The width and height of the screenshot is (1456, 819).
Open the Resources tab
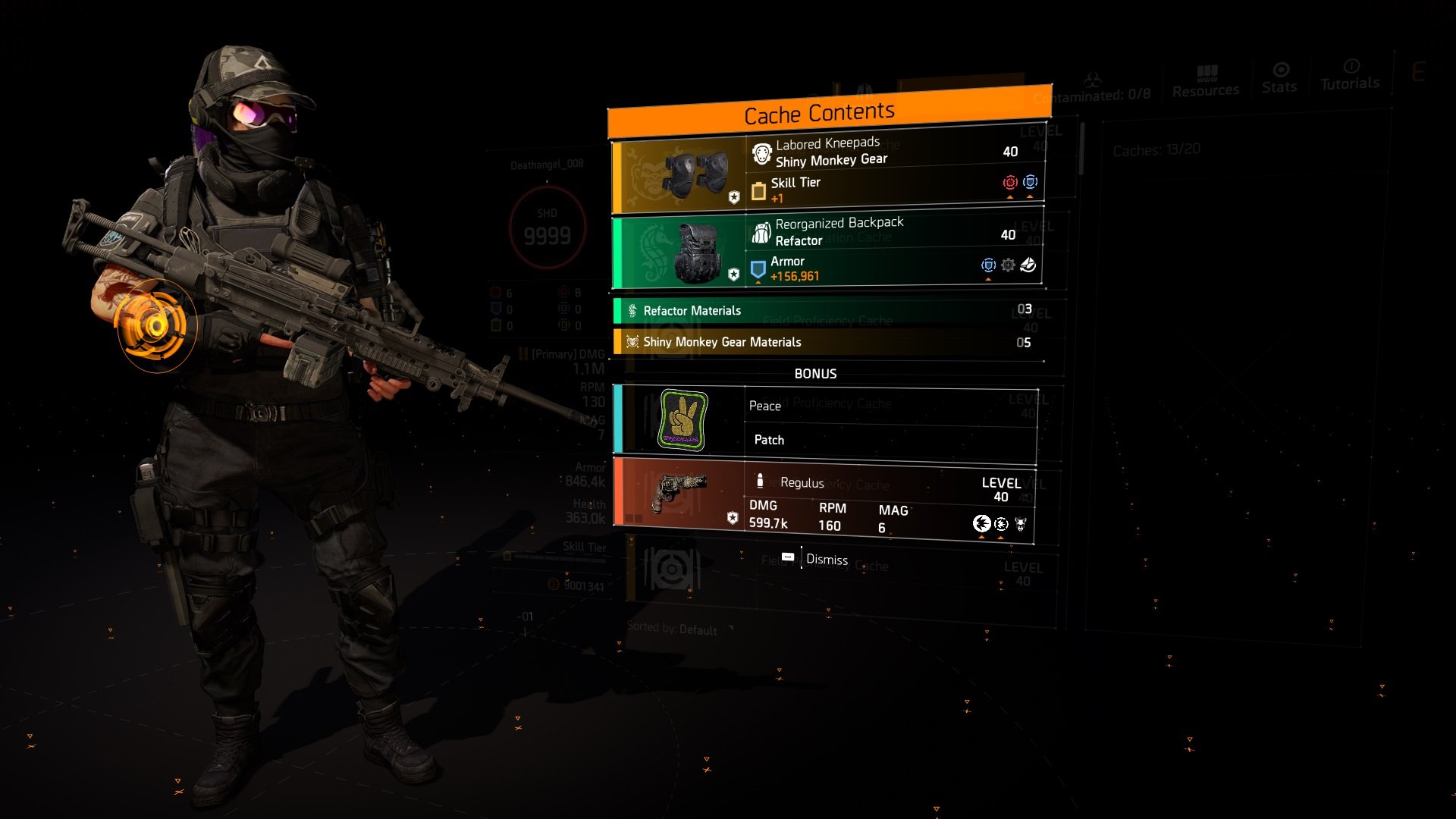[x=1205, y=81]
